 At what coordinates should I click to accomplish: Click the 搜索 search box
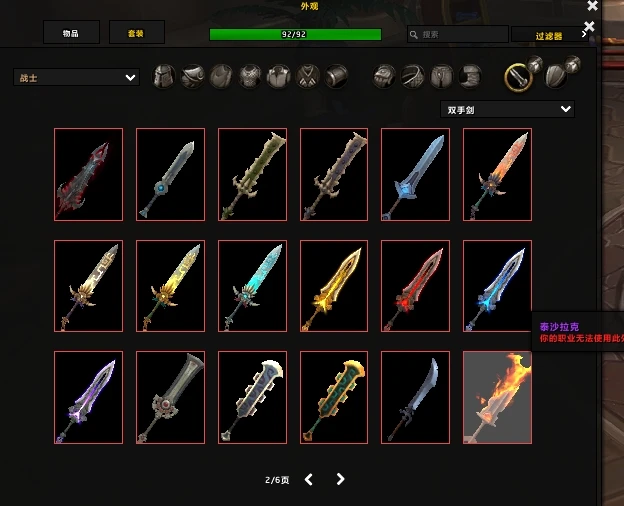pos(458,34)
